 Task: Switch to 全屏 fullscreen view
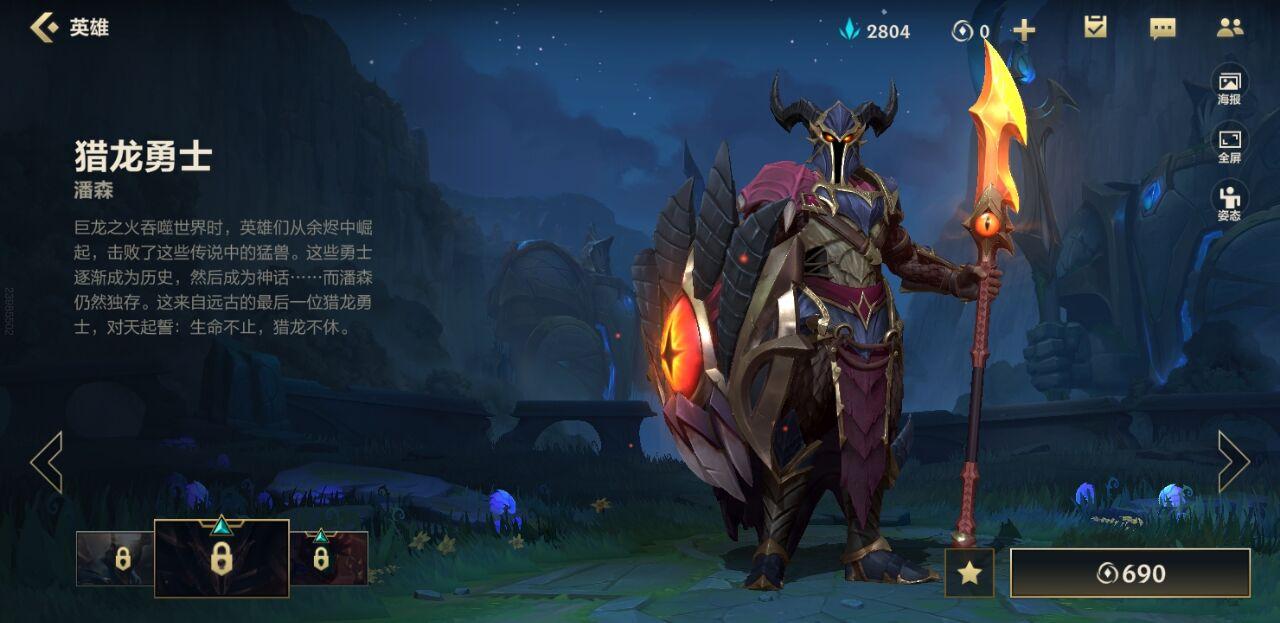[1229, 144]
